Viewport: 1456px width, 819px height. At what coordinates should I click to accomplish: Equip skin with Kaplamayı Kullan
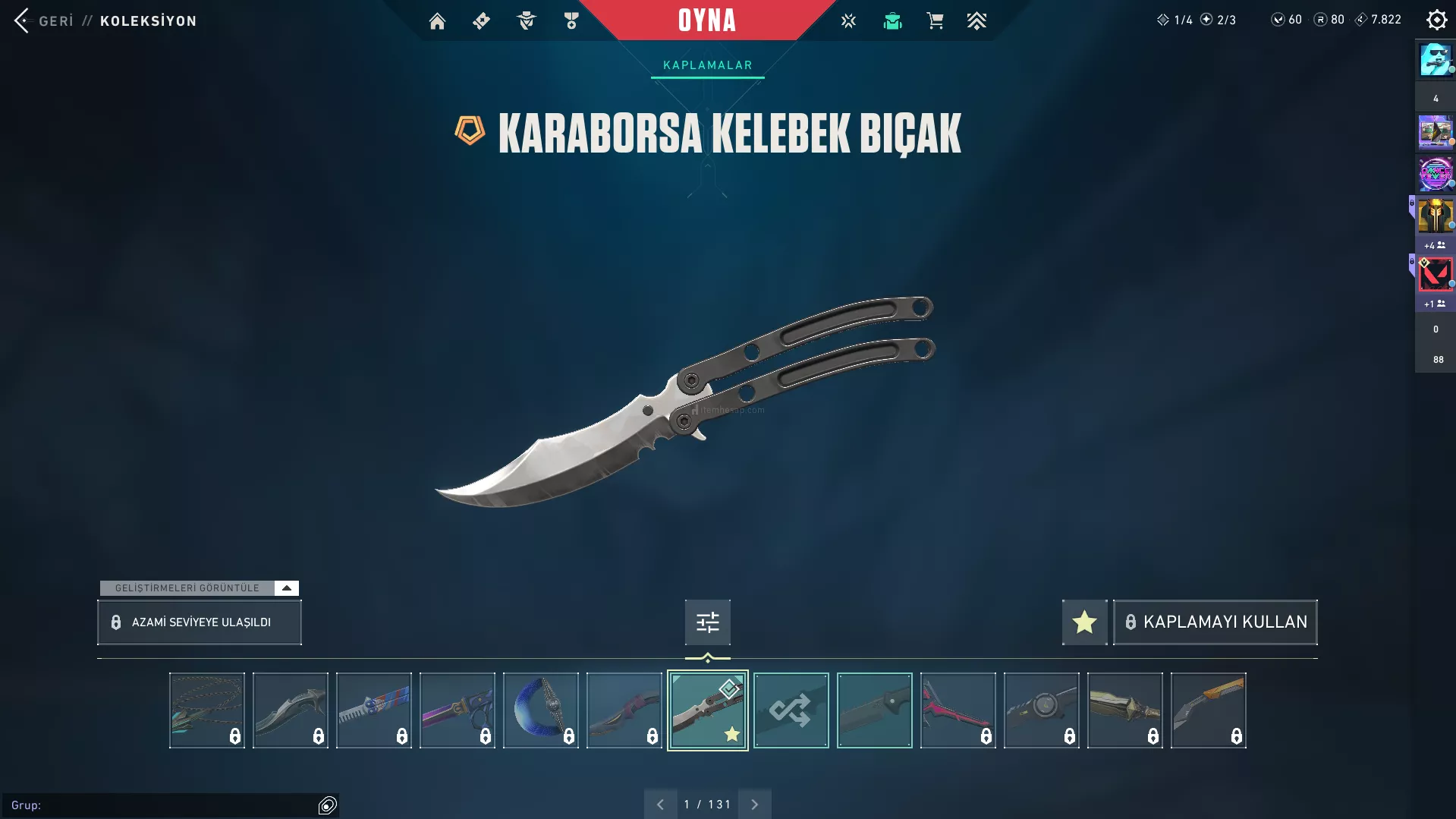tap(1215, 622)
